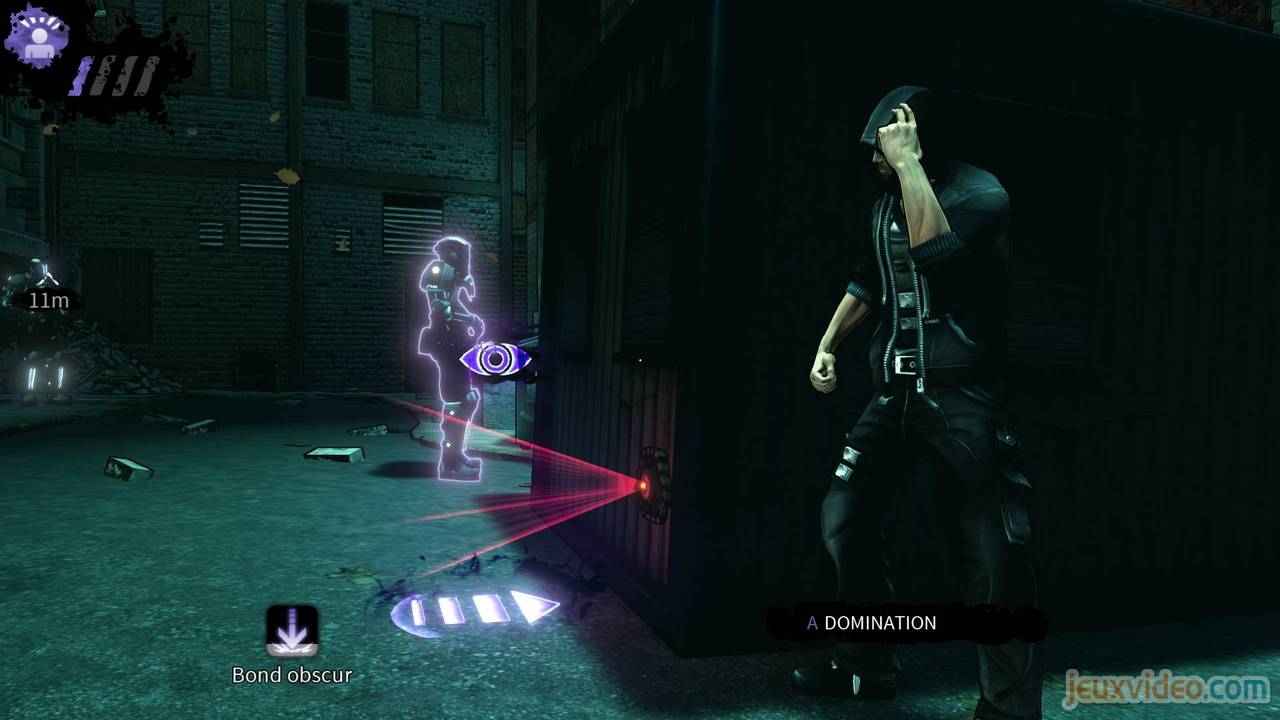Open the jeuxvideo.com watermark link

tap(1165, 688)
